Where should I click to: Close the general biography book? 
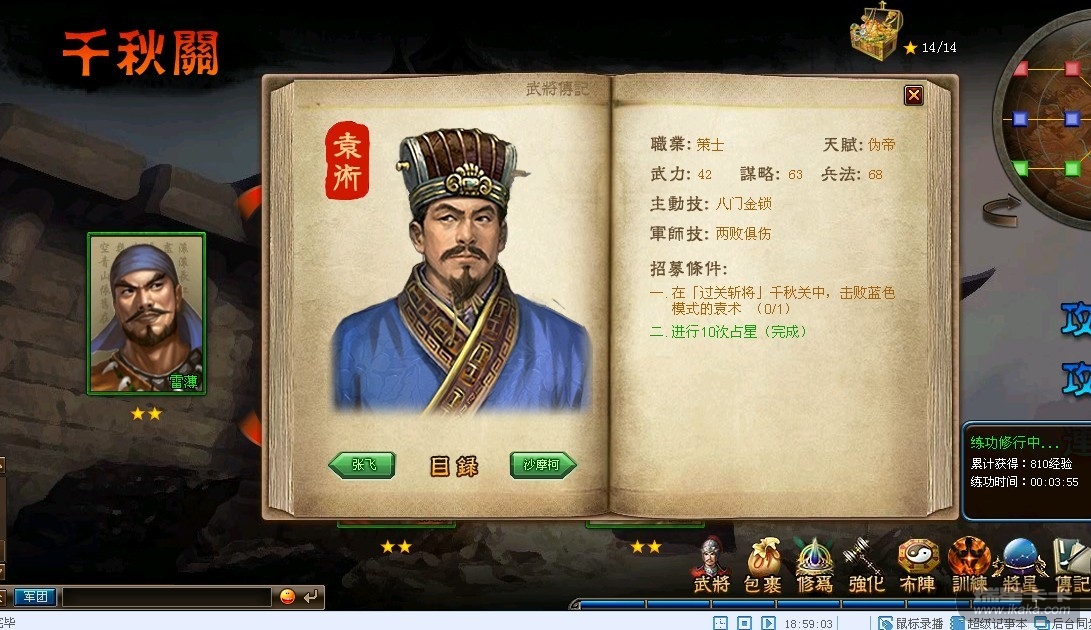[913, 95]
